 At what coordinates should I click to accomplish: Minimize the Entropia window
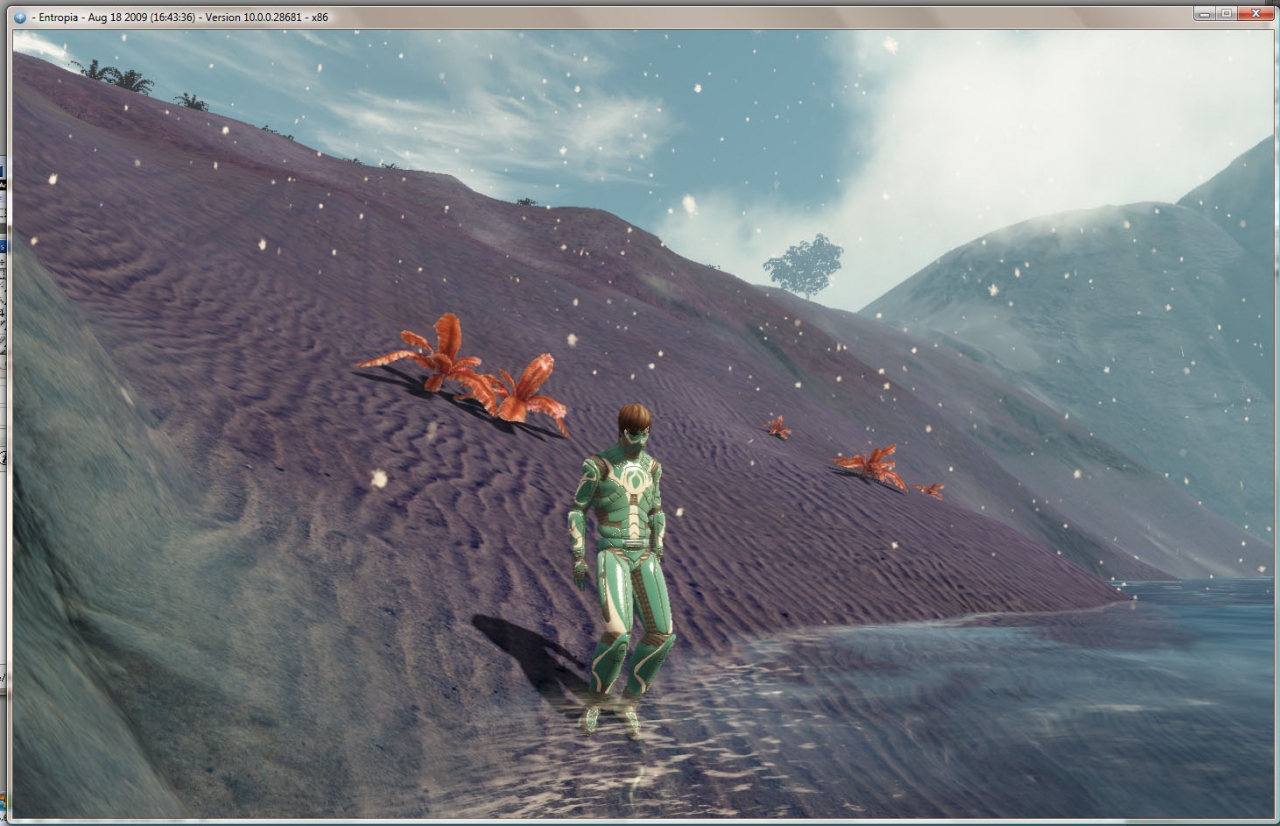(x=1205, y=13)
